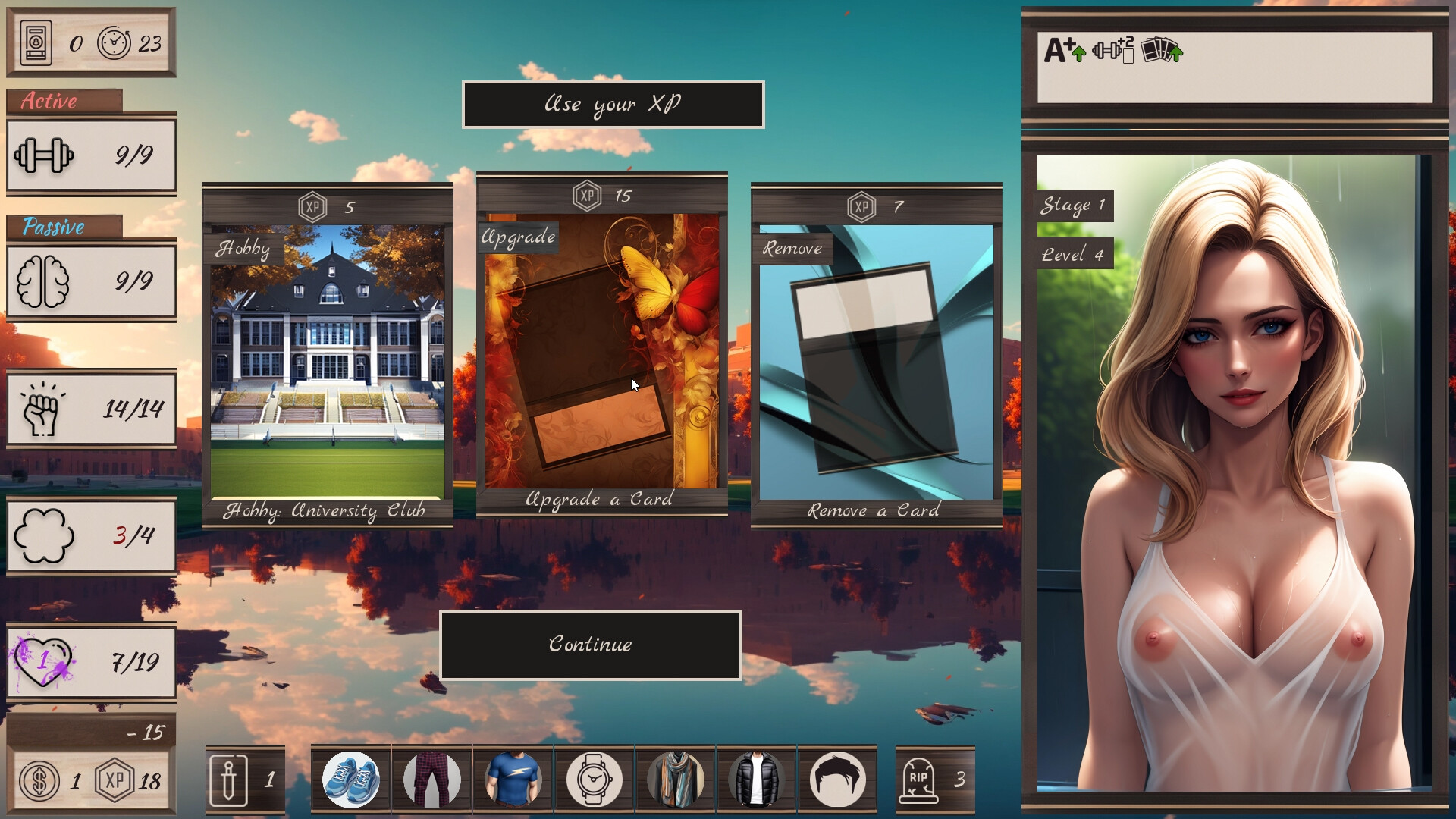Select the wristwatch accessory slot

[x=596, y=778]
